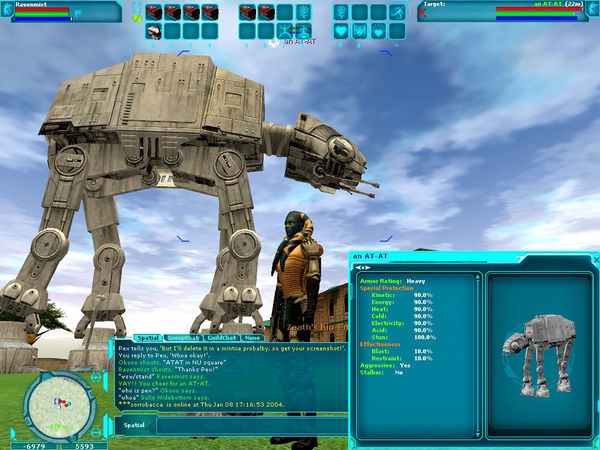Image resolution: width=600 pixels, height=450 pixels.
Task: Click the helmet item toolbar slot
Action: 153,31
